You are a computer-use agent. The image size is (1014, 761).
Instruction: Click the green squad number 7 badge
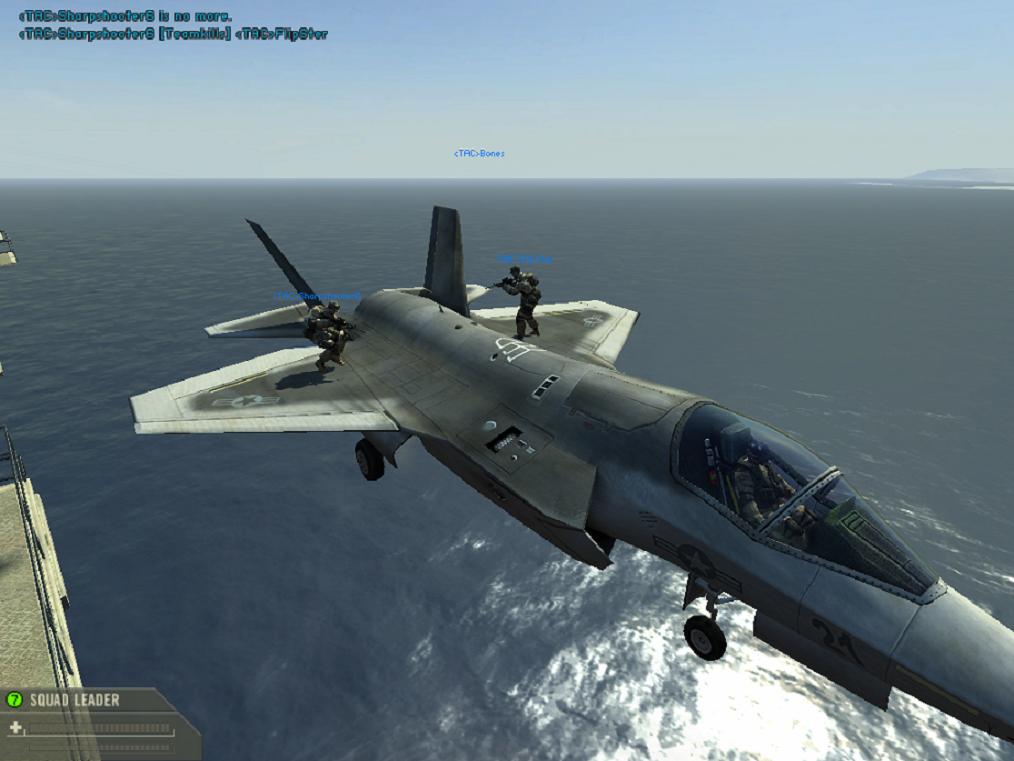[x=15, y=700]
